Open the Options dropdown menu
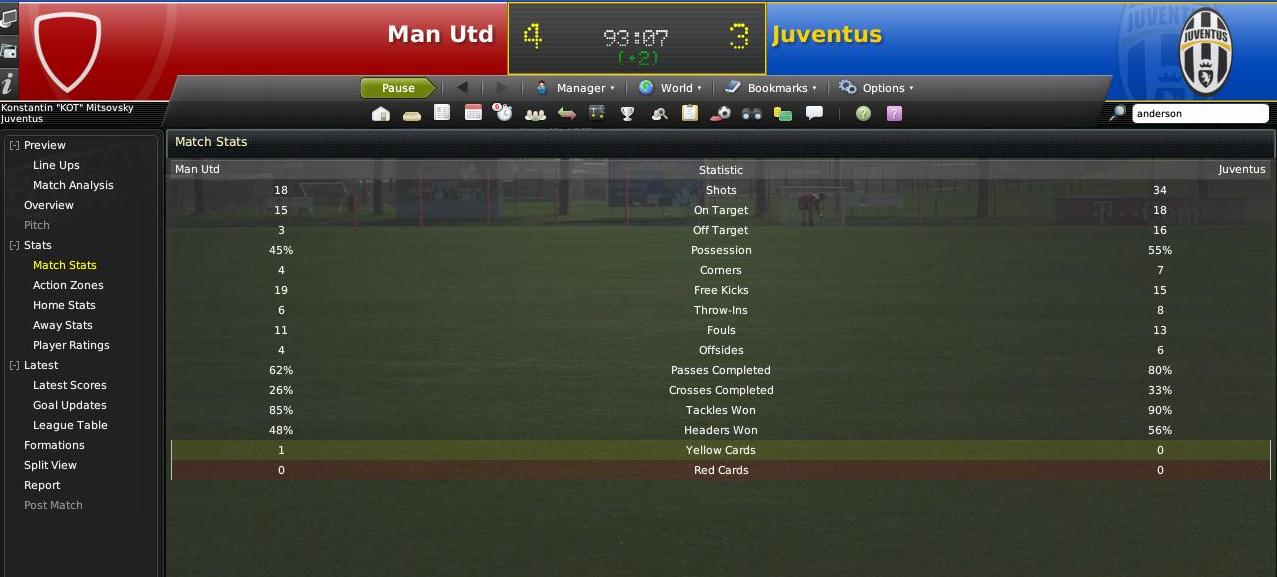 tap(876, 88)
